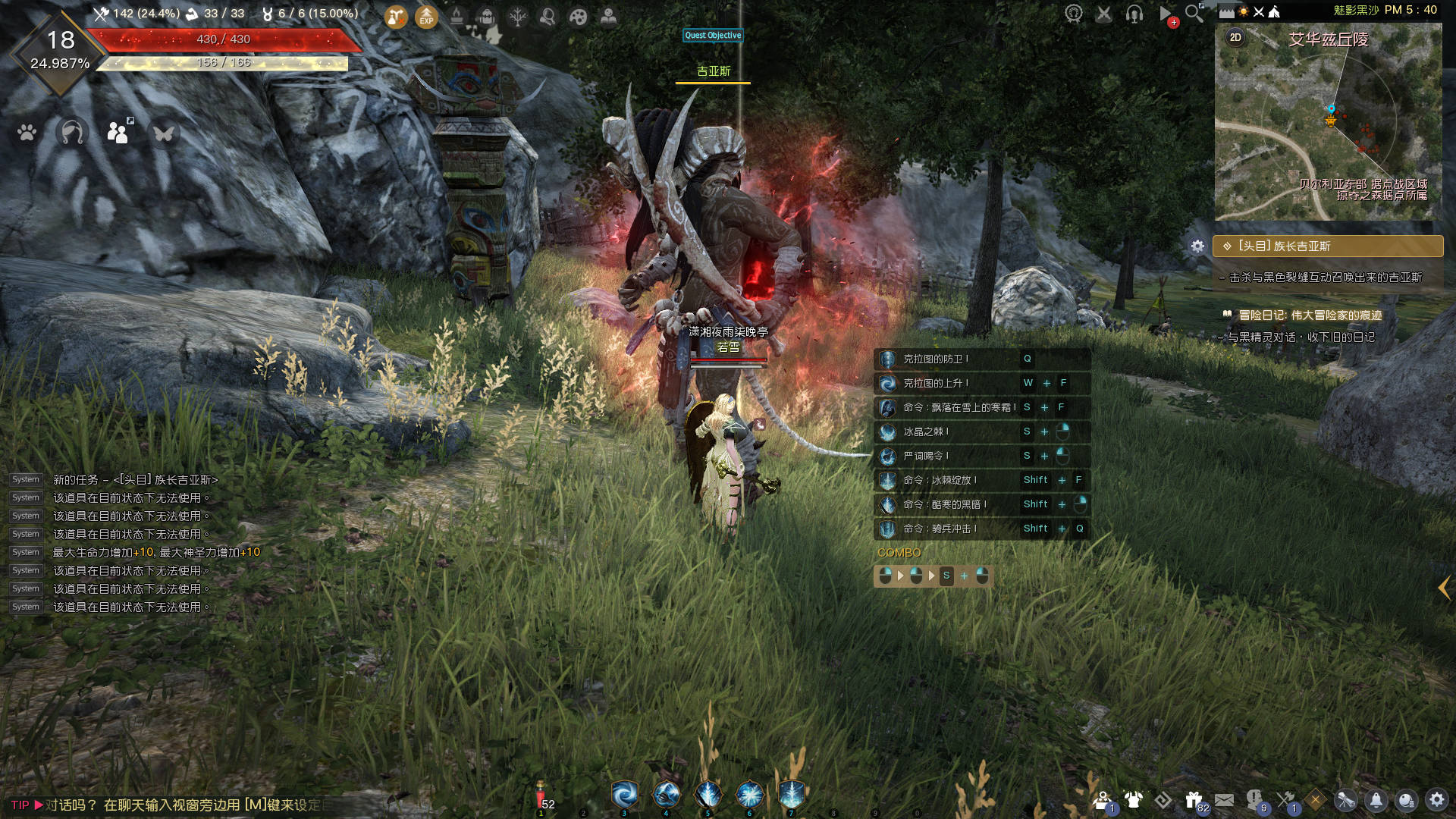
Task: Open the Aiwazi Hills minimap
Action: (x=1328, y=121)
